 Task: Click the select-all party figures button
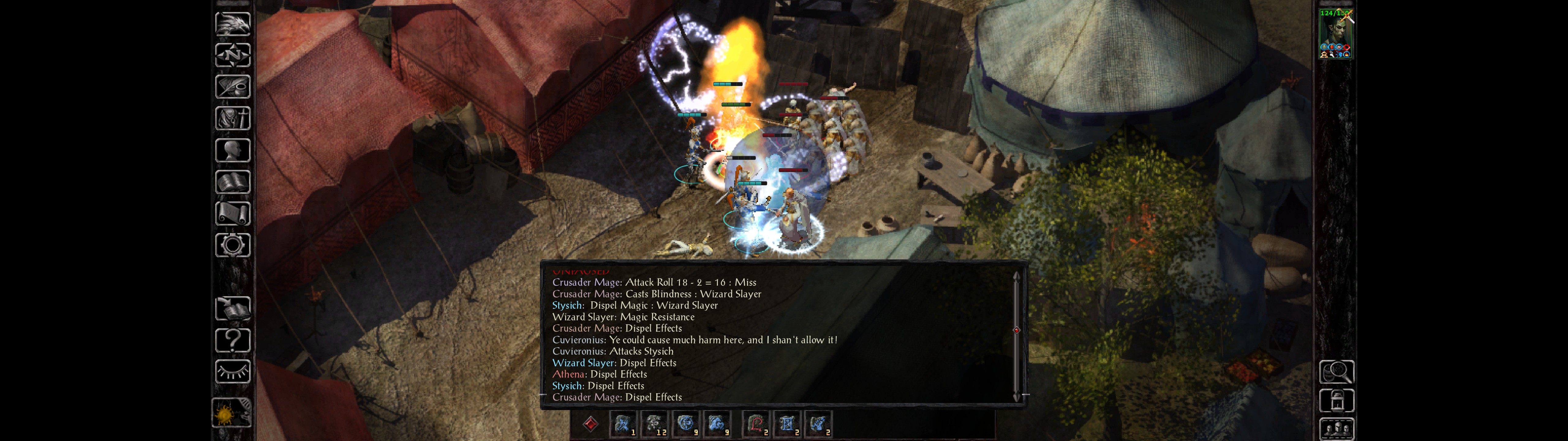click(1336, 429)
